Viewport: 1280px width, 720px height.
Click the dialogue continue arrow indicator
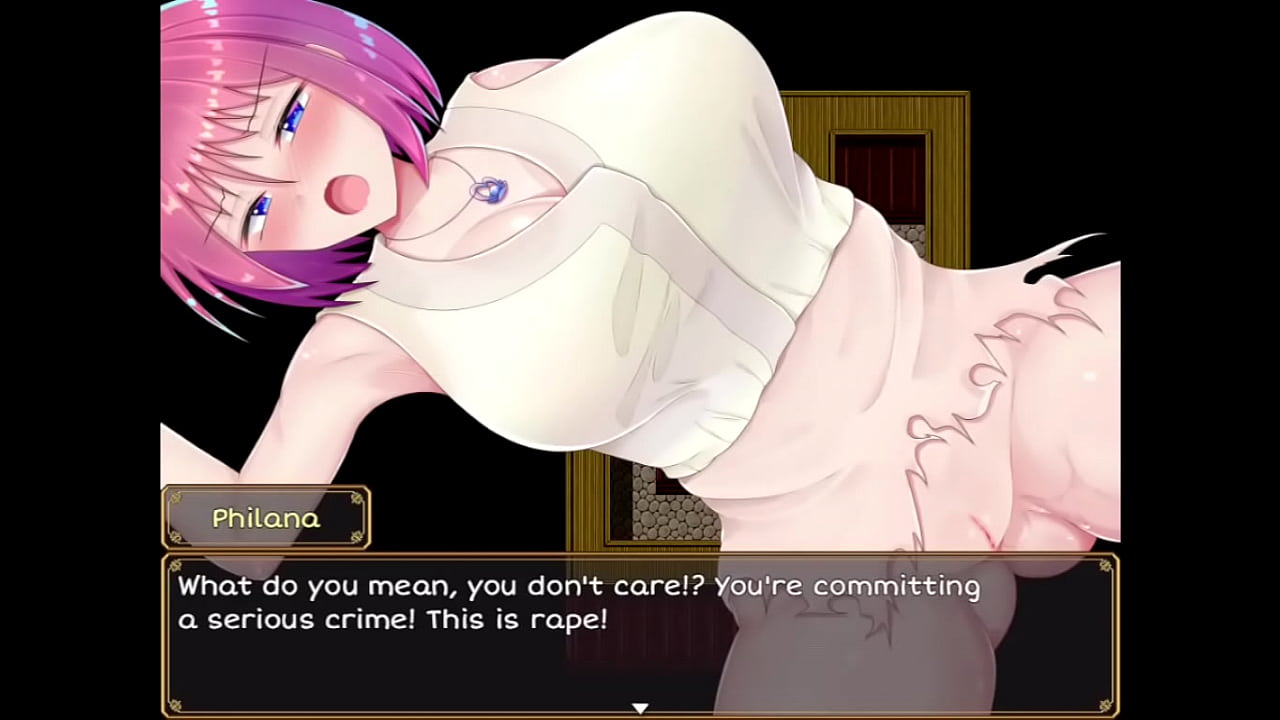[x=640, y=708]
